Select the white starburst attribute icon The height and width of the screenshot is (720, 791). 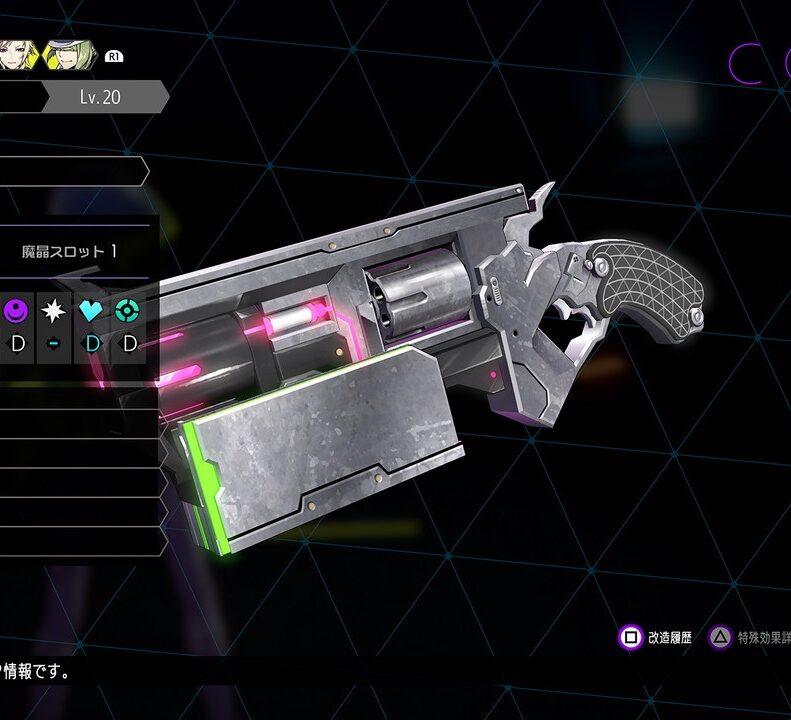52,311
